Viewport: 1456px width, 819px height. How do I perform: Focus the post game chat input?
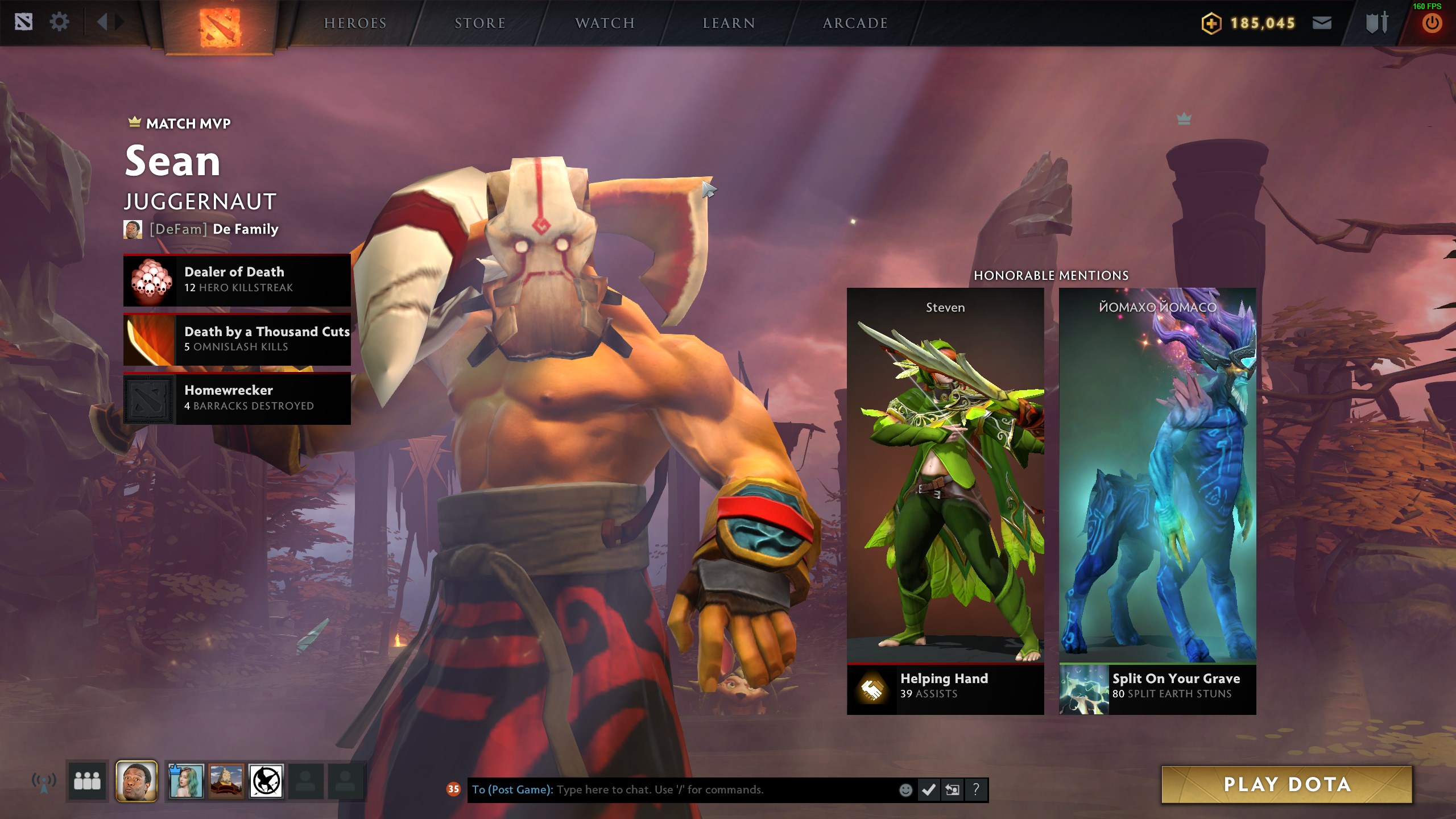(682, 789)
